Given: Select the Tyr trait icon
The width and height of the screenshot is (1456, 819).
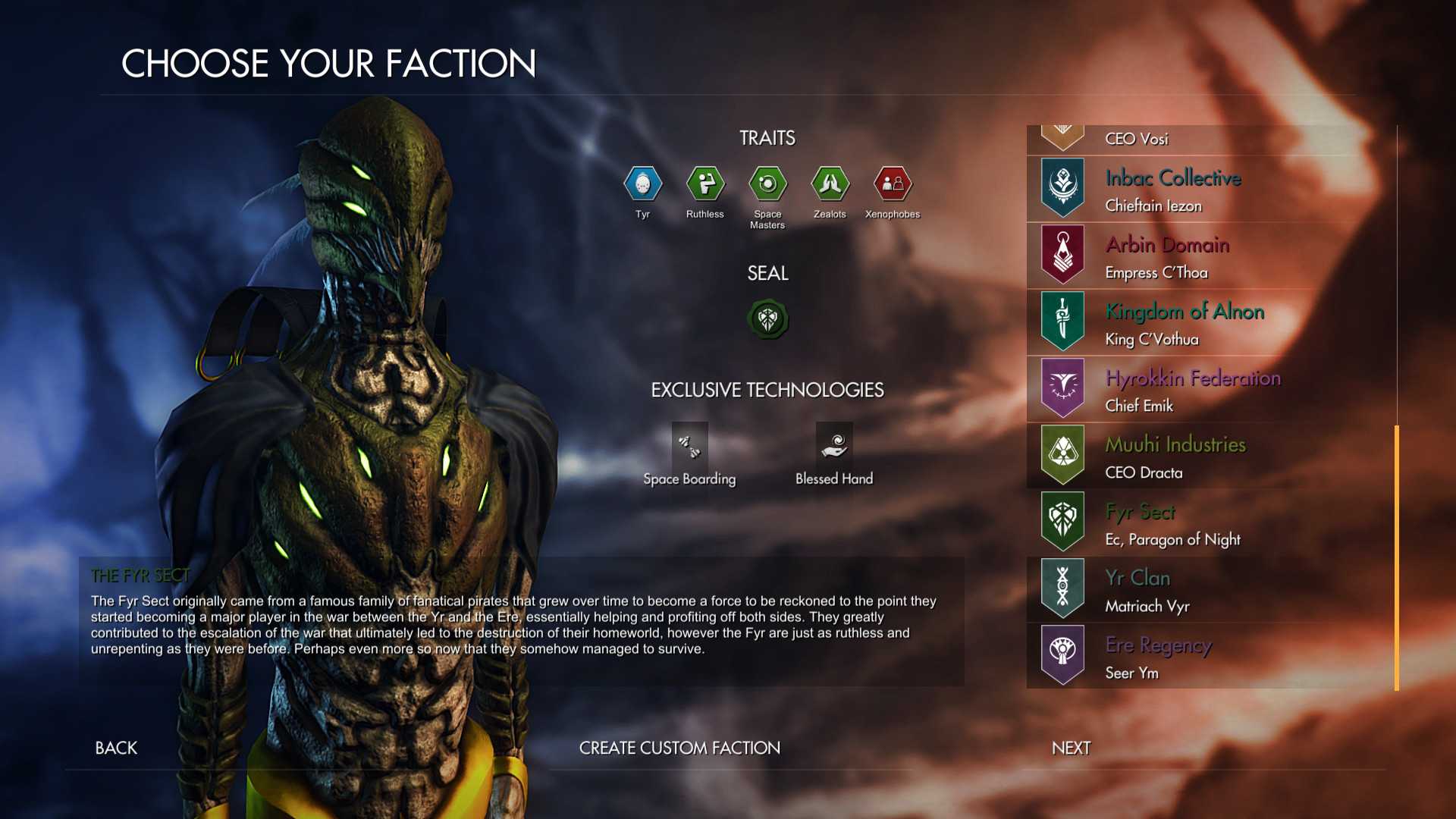Looking at the screenshot, I should (x=643, y=184).
